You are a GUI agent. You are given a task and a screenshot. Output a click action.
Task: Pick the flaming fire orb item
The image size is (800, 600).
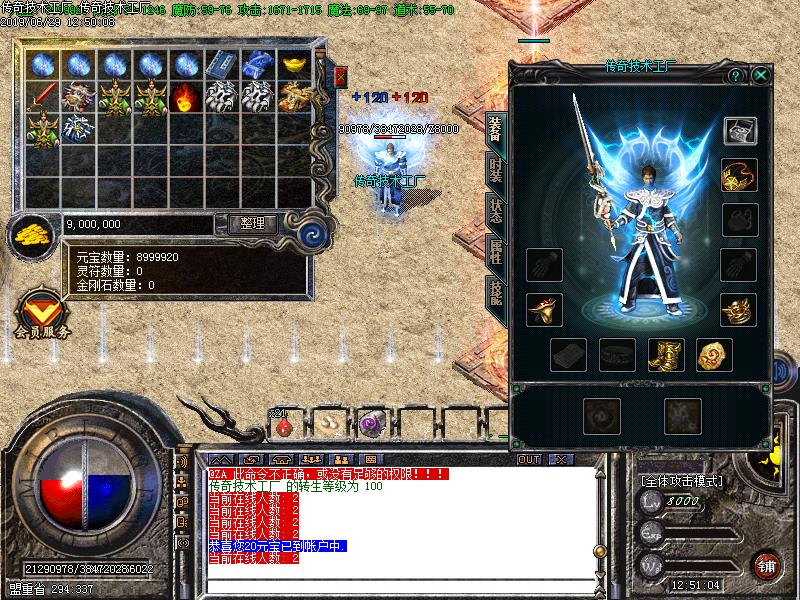[184, 97]
